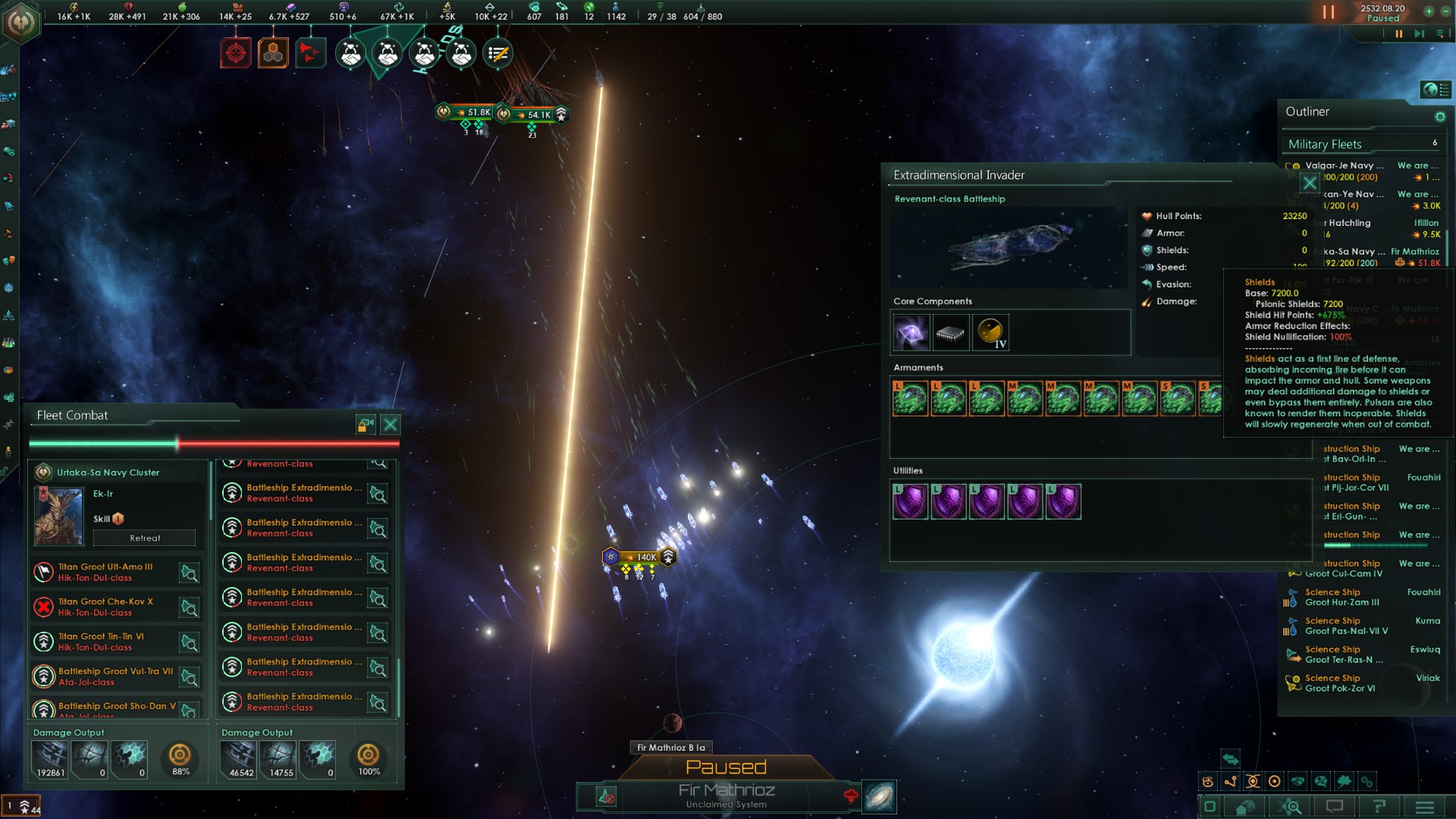Toggle the Fleet Combat lock icon
This screenshot has width=1456, height=819.
tap(366, 425)
